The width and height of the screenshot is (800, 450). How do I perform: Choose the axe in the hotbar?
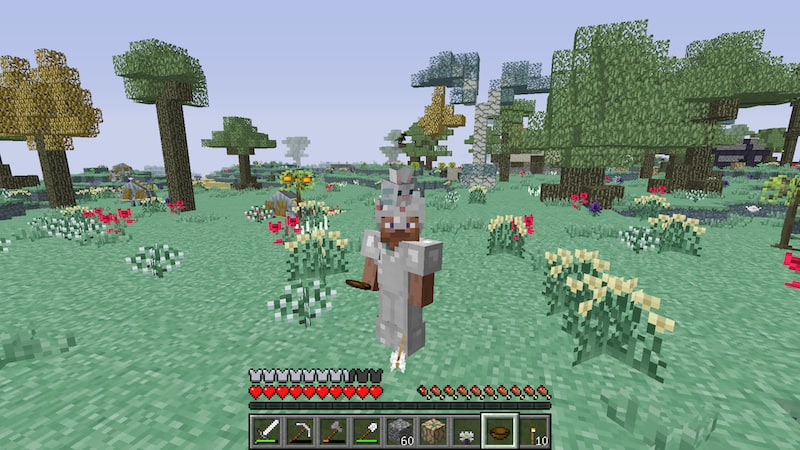pos(333,431)
